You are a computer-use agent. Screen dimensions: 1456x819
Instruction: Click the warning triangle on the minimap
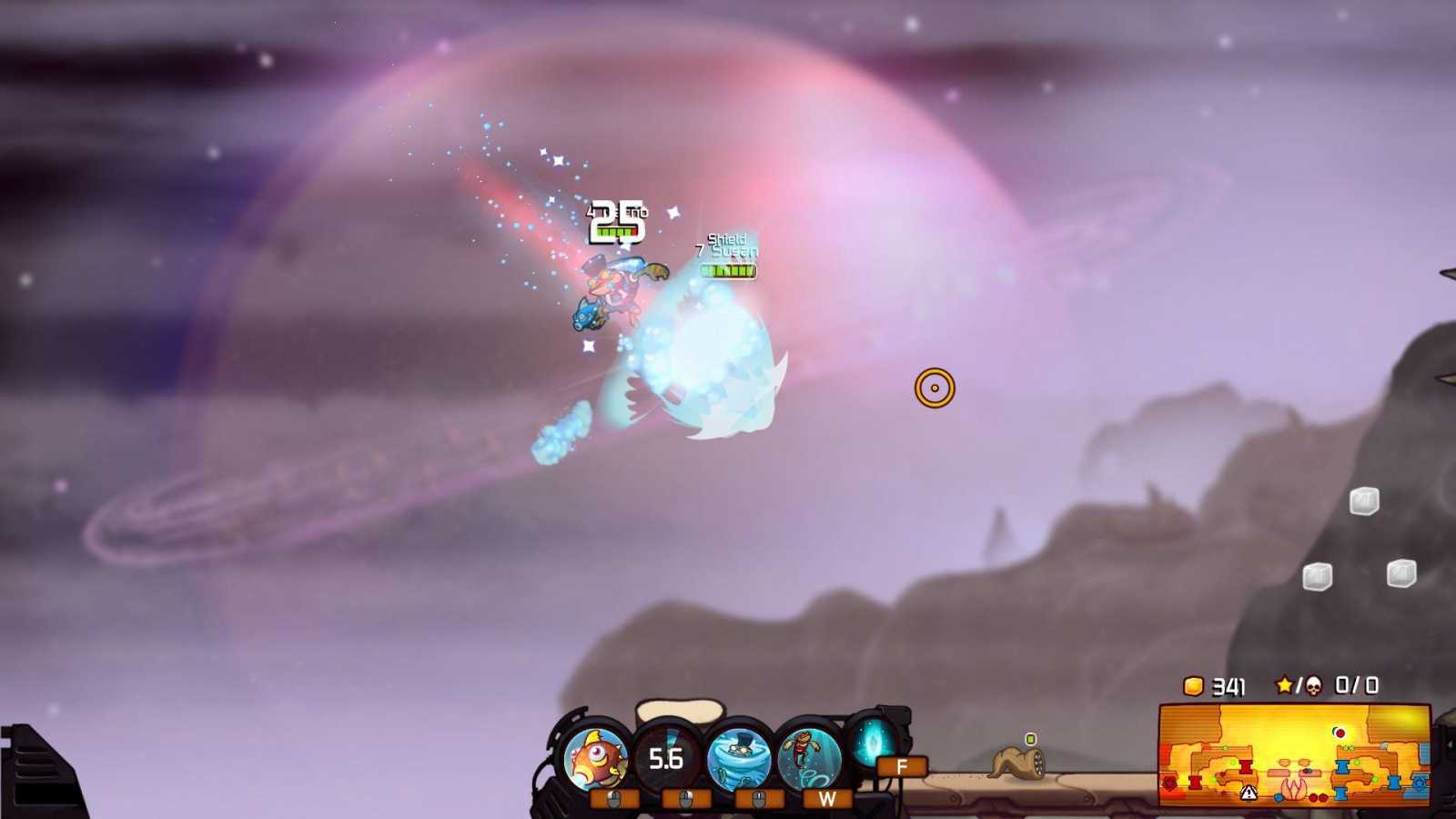[1249, 793]
